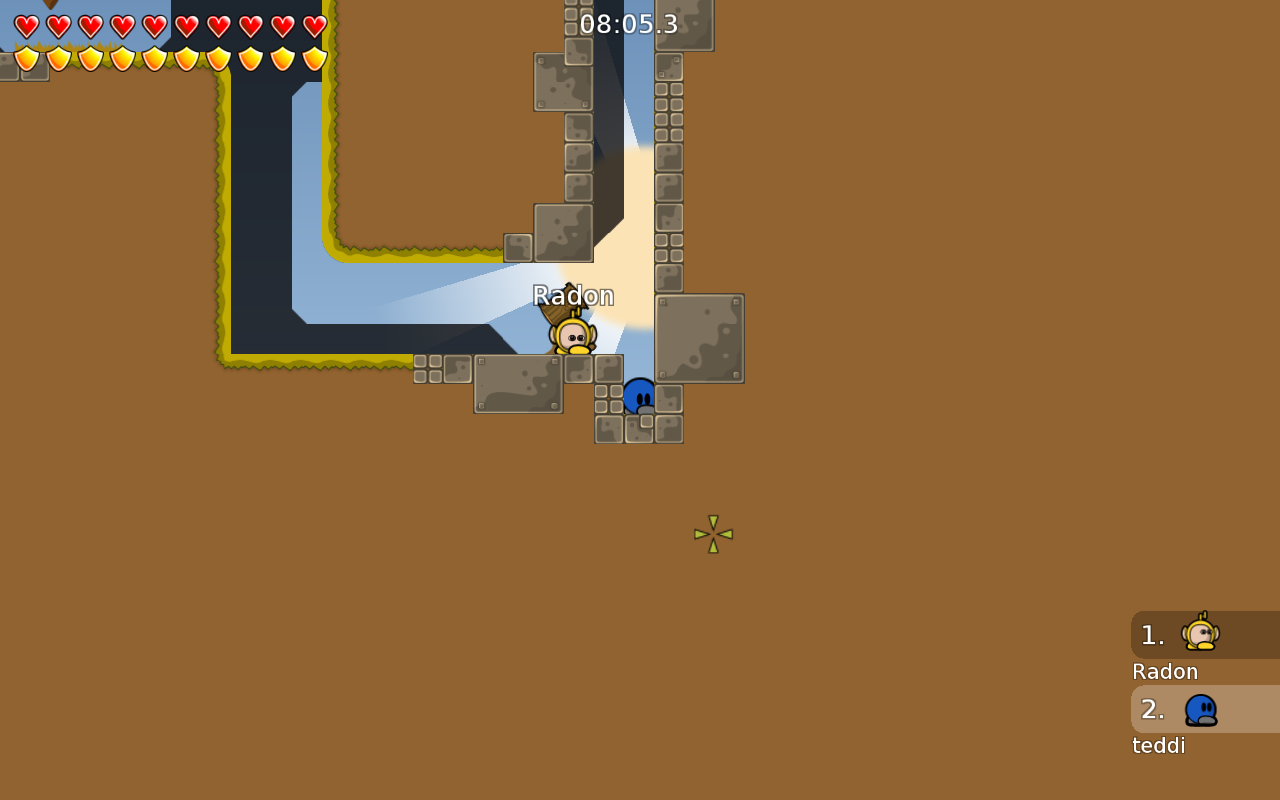Select teddi's second-place score row
1280x800 pixels.
click(x=1204, y=709)
